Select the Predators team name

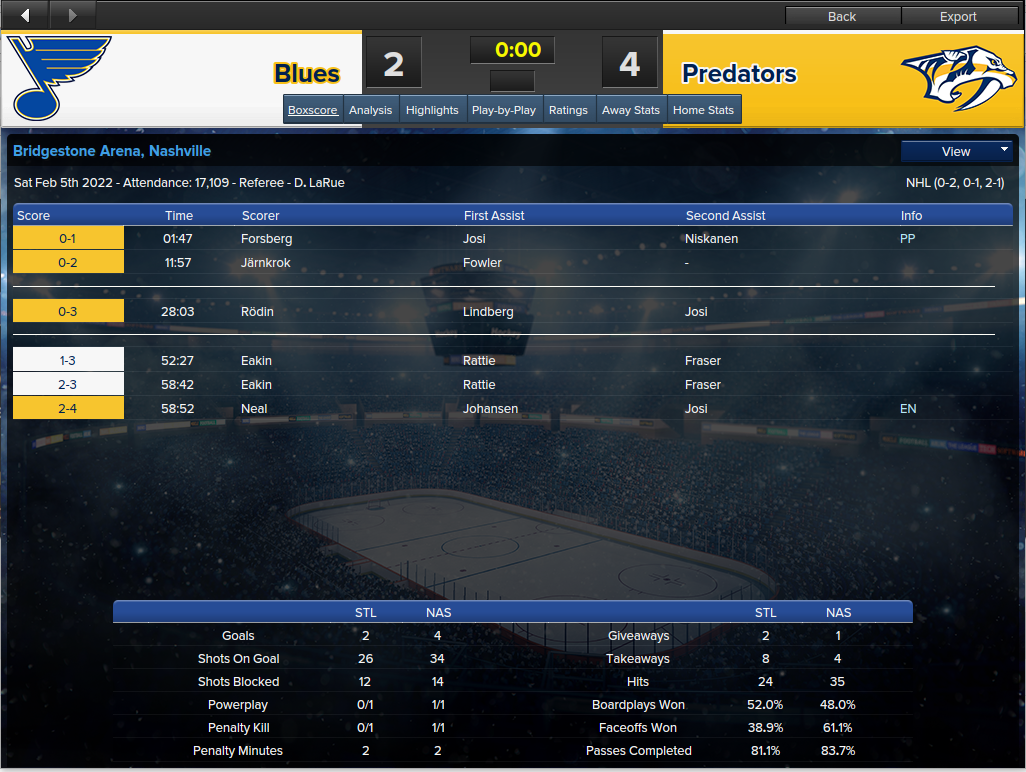tap(739, 74)
